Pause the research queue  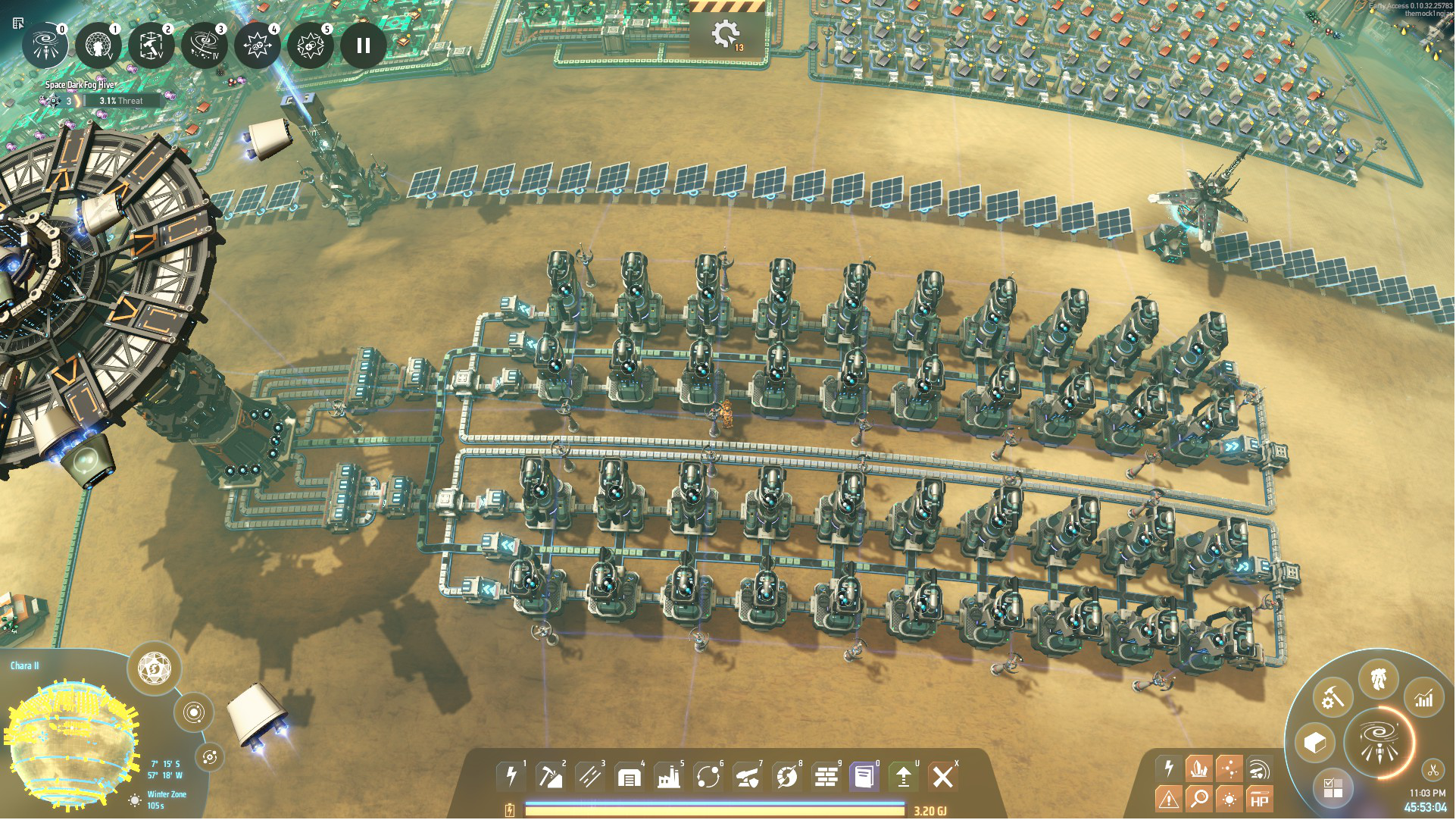(x=364, y=45)
